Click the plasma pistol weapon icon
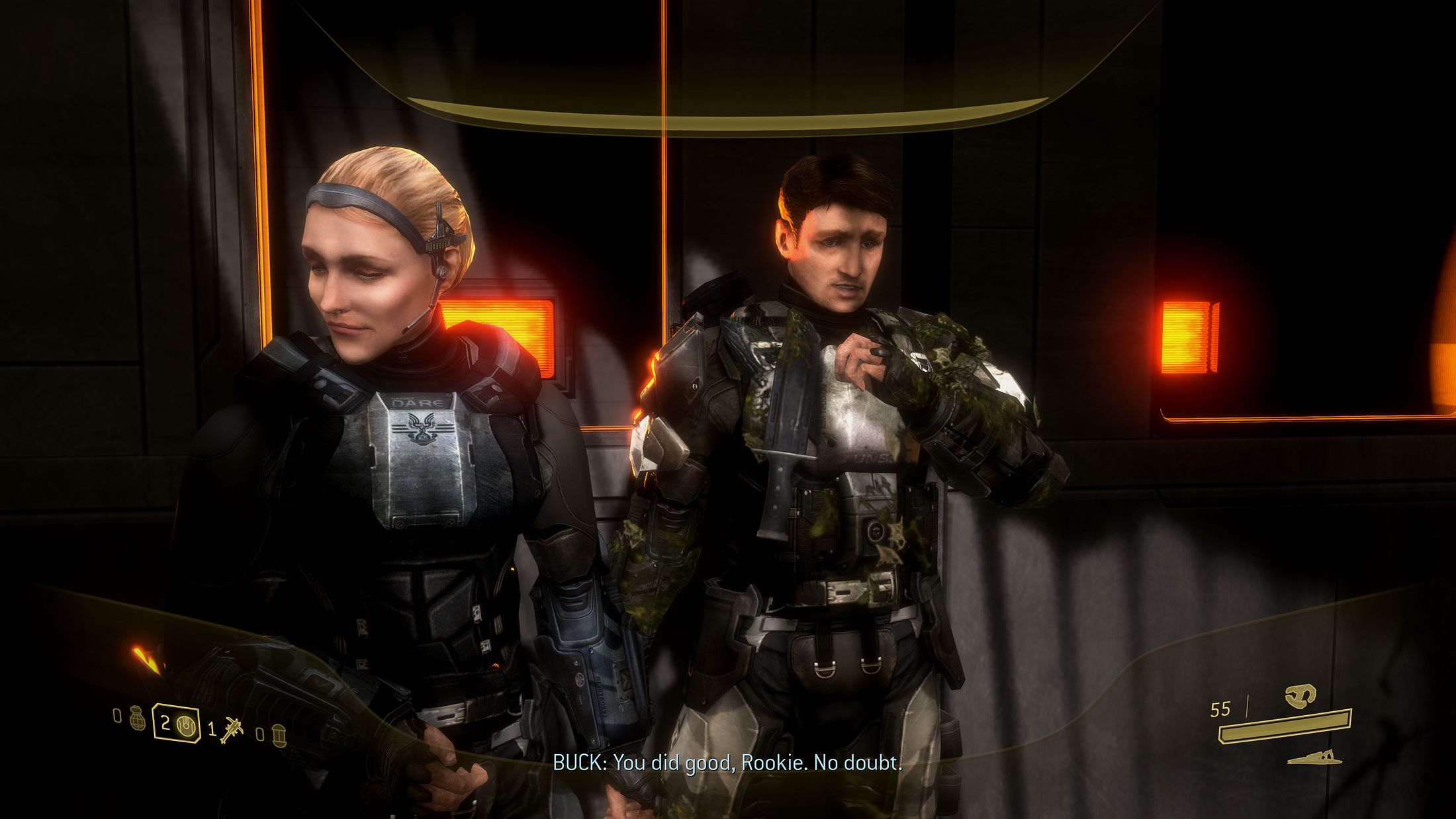Viewport: 1456px width, 819px height. (1300, 695)
